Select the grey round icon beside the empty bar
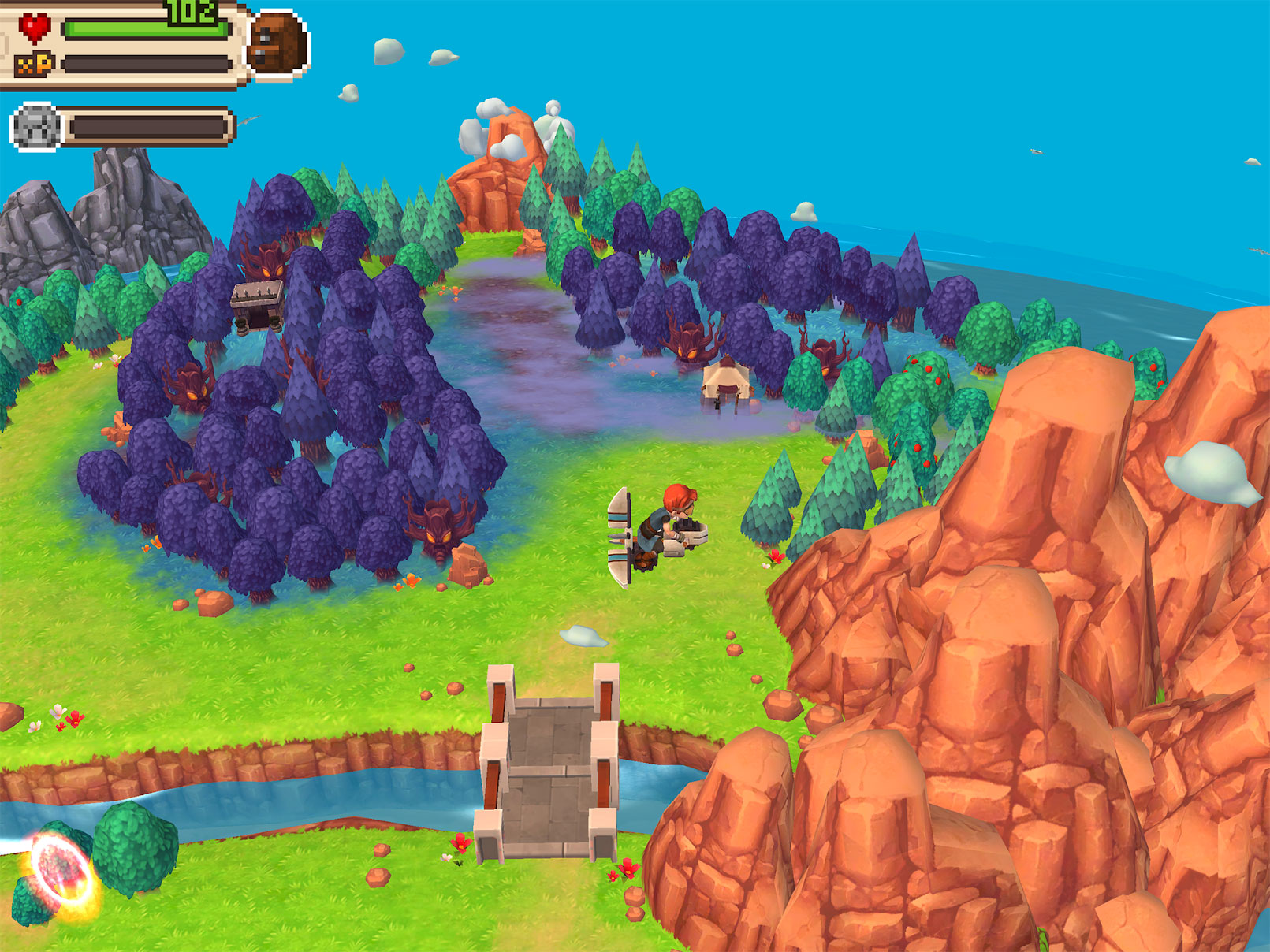The height and width of the screenshot is (952, 1270). coord(35,127)
